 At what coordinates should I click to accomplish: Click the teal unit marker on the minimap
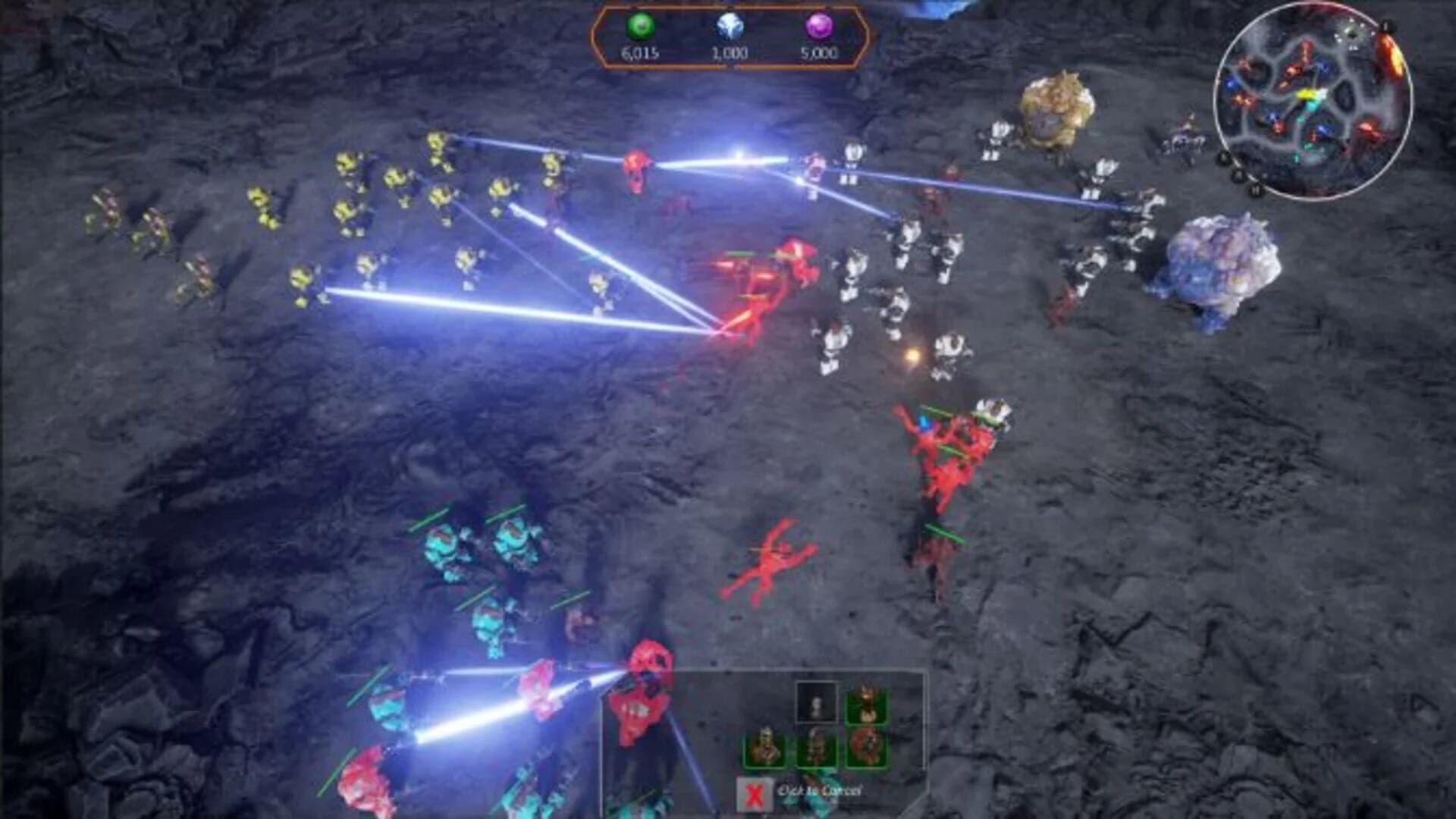[x=1311, y=106]
